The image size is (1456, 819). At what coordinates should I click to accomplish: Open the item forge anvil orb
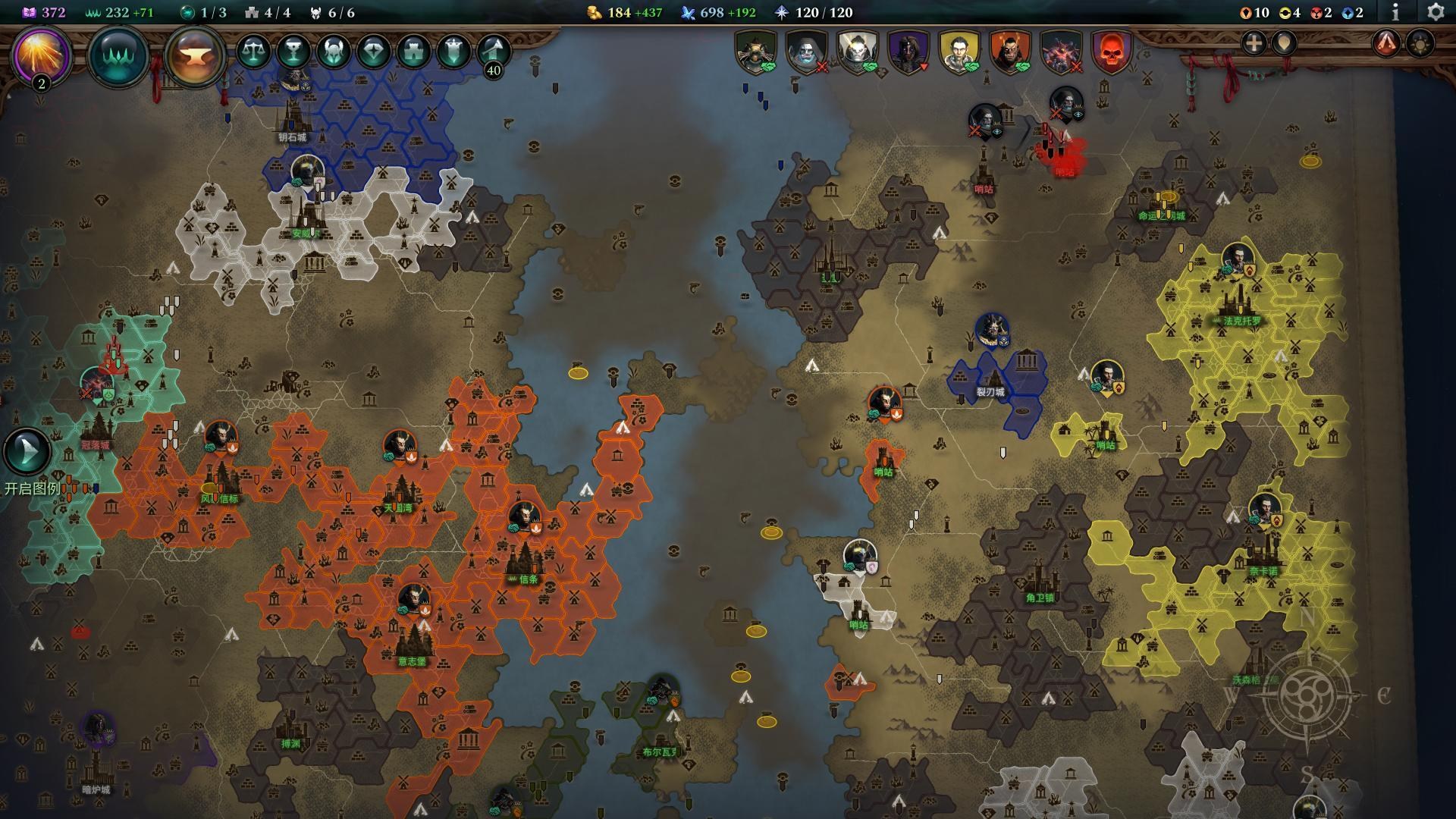tap(195, 56)
